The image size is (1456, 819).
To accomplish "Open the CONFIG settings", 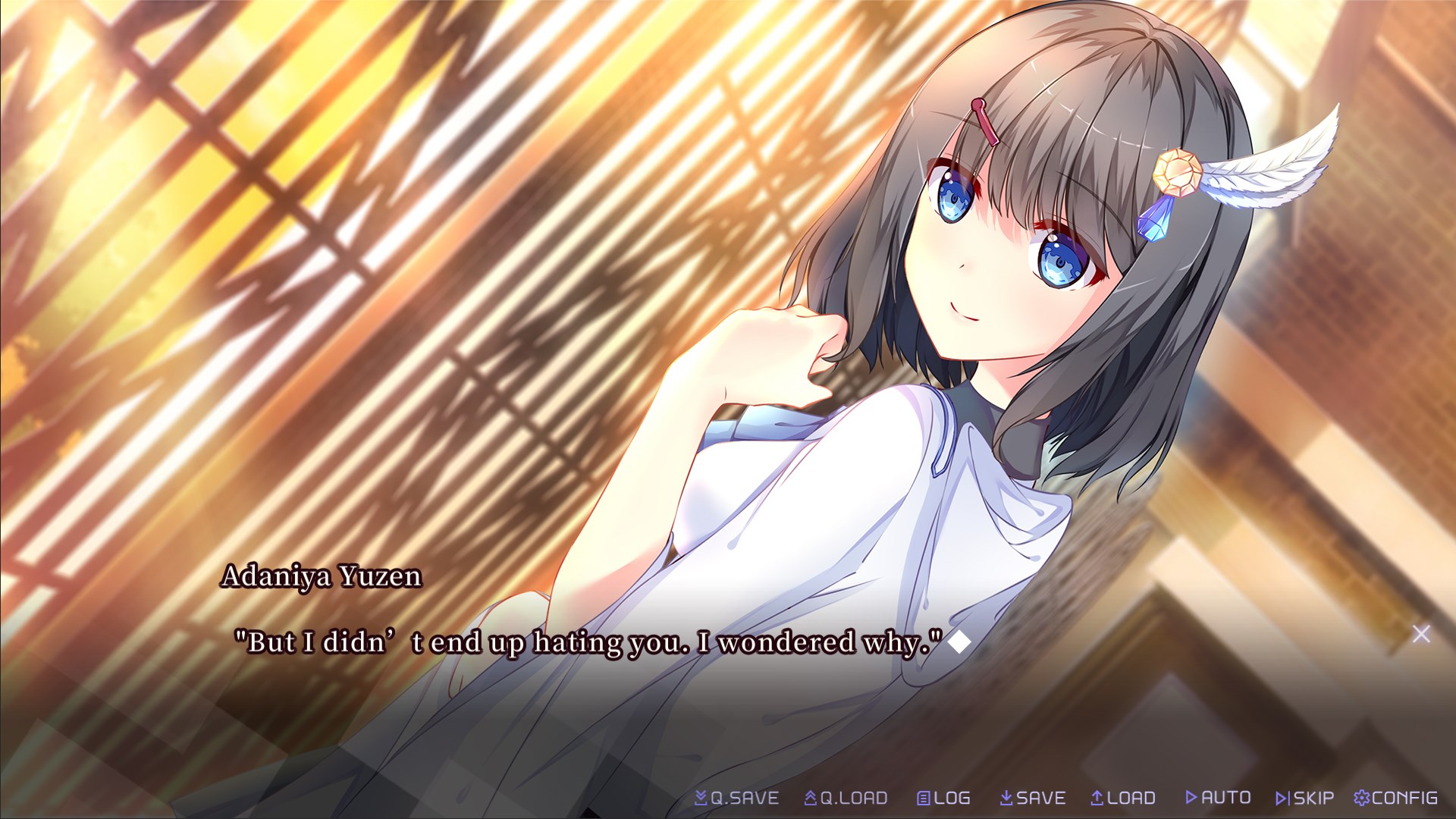I will coord(1396,798).
